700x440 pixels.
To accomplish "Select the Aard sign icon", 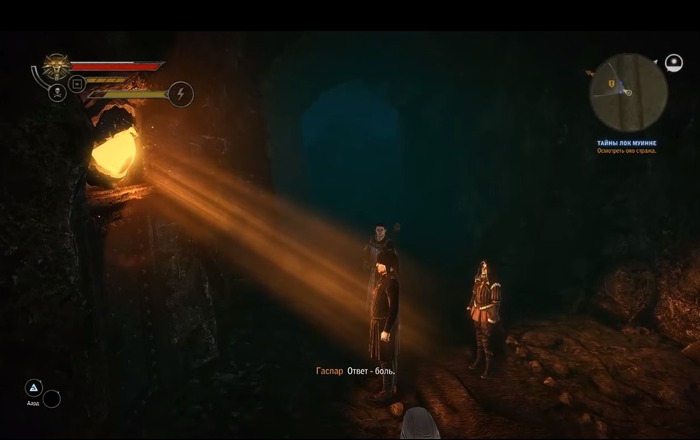I will click(33, 388).
